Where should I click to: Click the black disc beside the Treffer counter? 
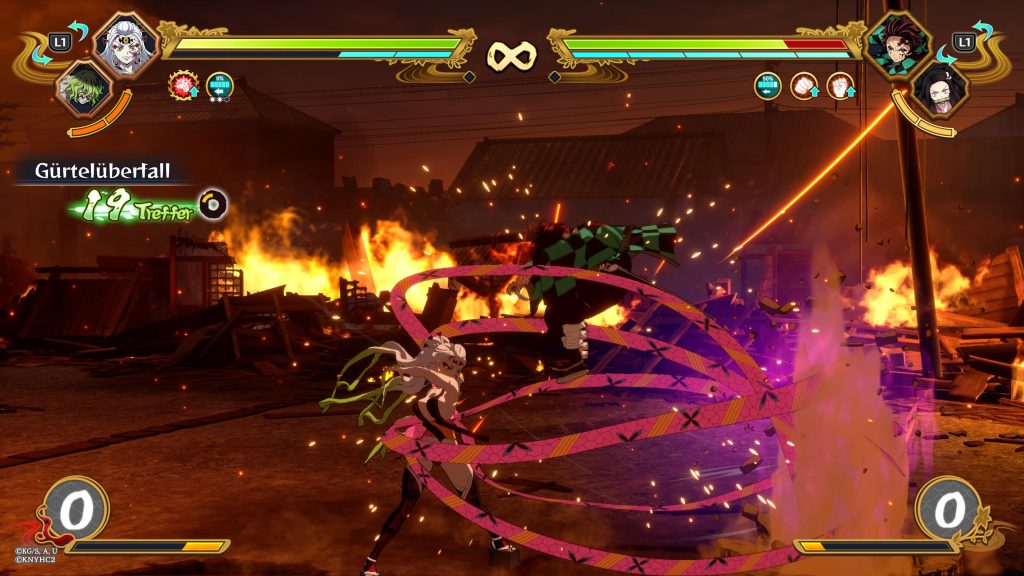click(213, 204)
